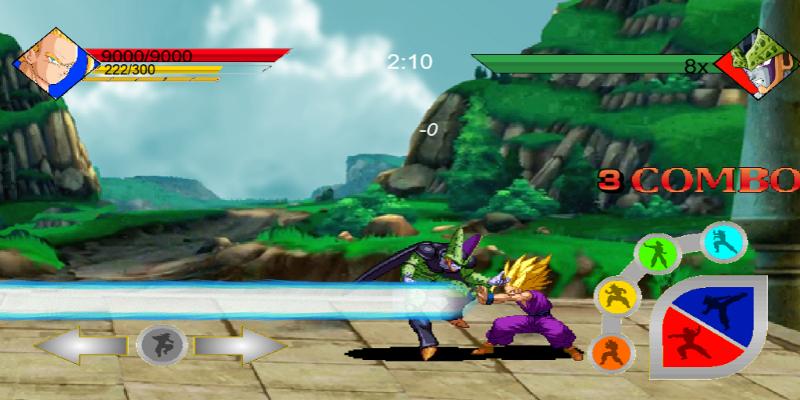
Task: Click the Cell enemy portrait
Action: click(762, 63)
